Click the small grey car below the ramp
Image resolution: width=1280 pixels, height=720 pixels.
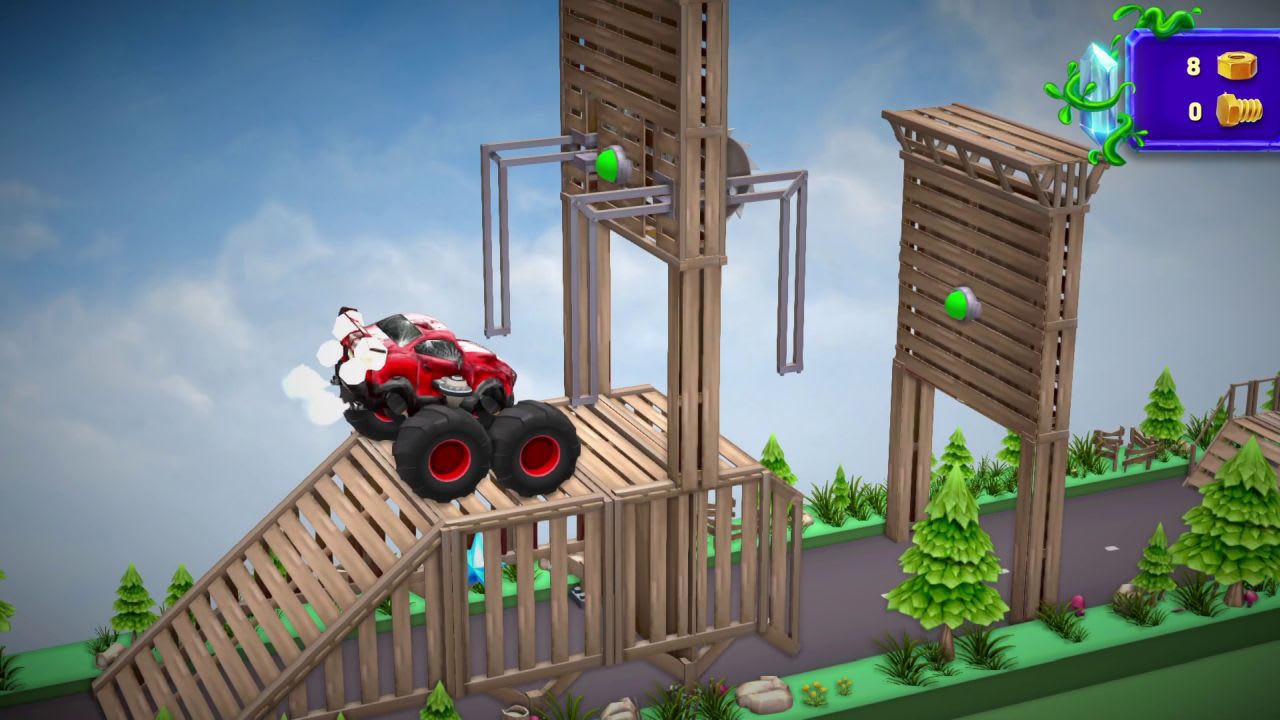578,595
